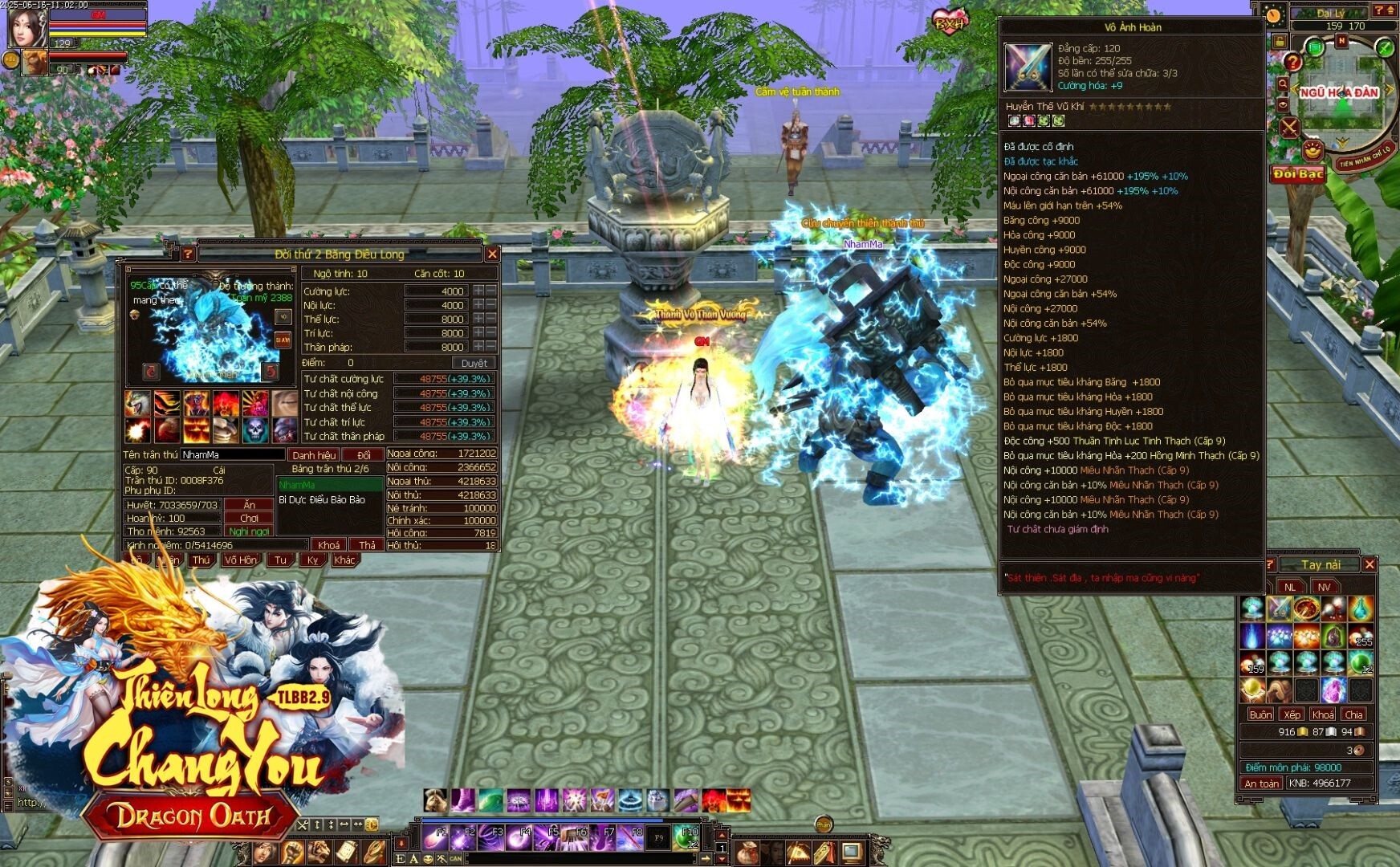1400x867 pixels.
Task: Click the magnifier search button beside minimap
Action: (x=1283, y=83)
